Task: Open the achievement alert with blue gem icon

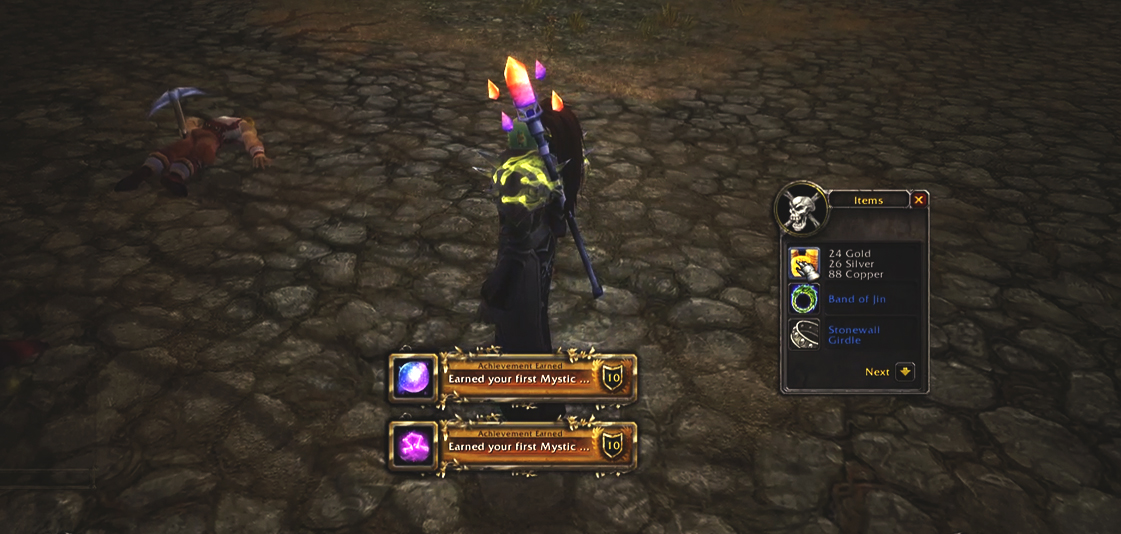Action: point(513,378)
